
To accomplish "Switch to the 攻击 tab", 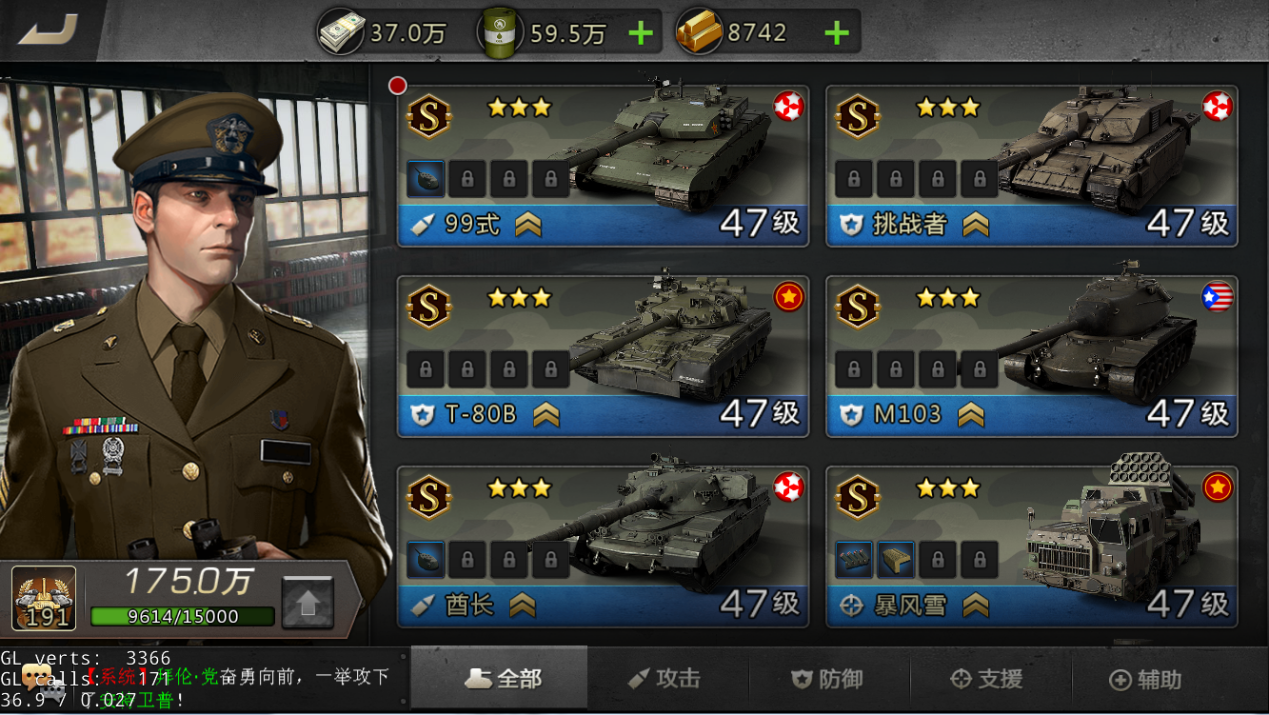I will coord(666,679).
